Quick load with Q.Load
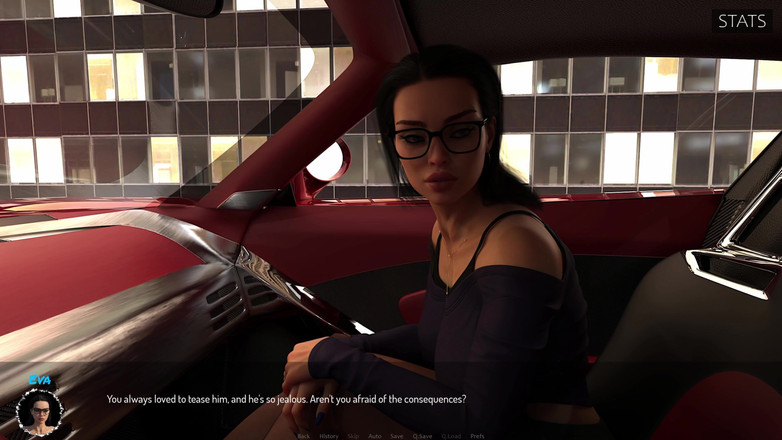Viewport: 782px width, 440px height. click(452, 436)
